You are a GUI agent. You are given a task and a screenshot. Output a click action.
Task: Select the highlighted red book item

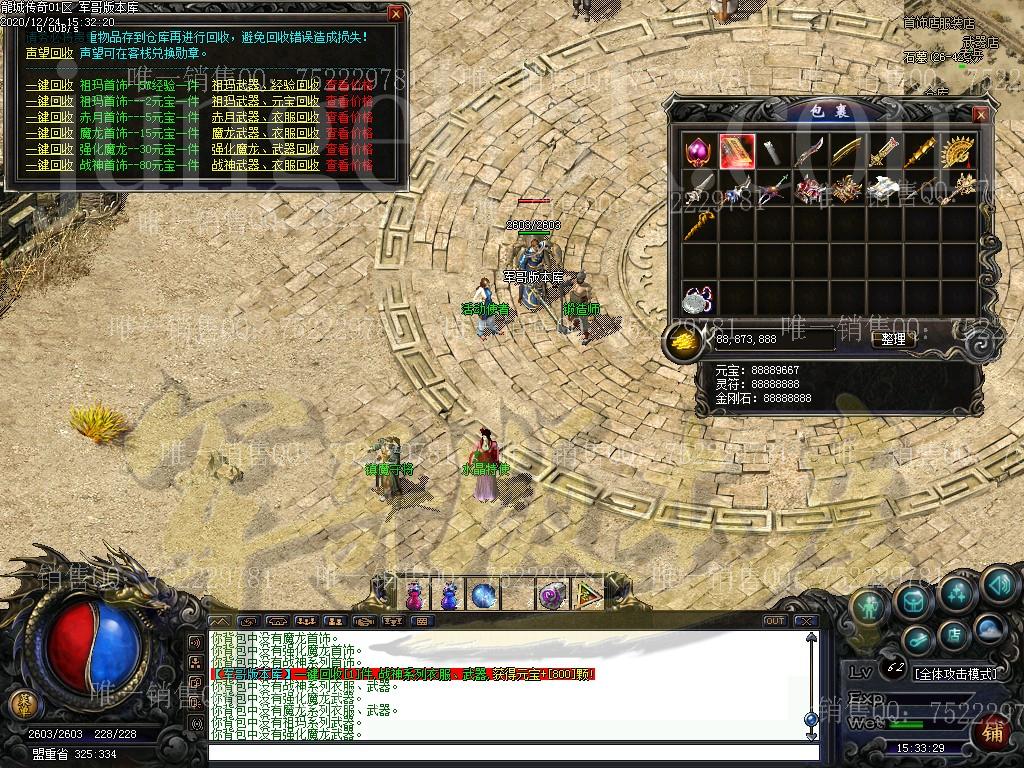[x=737, y=152]
